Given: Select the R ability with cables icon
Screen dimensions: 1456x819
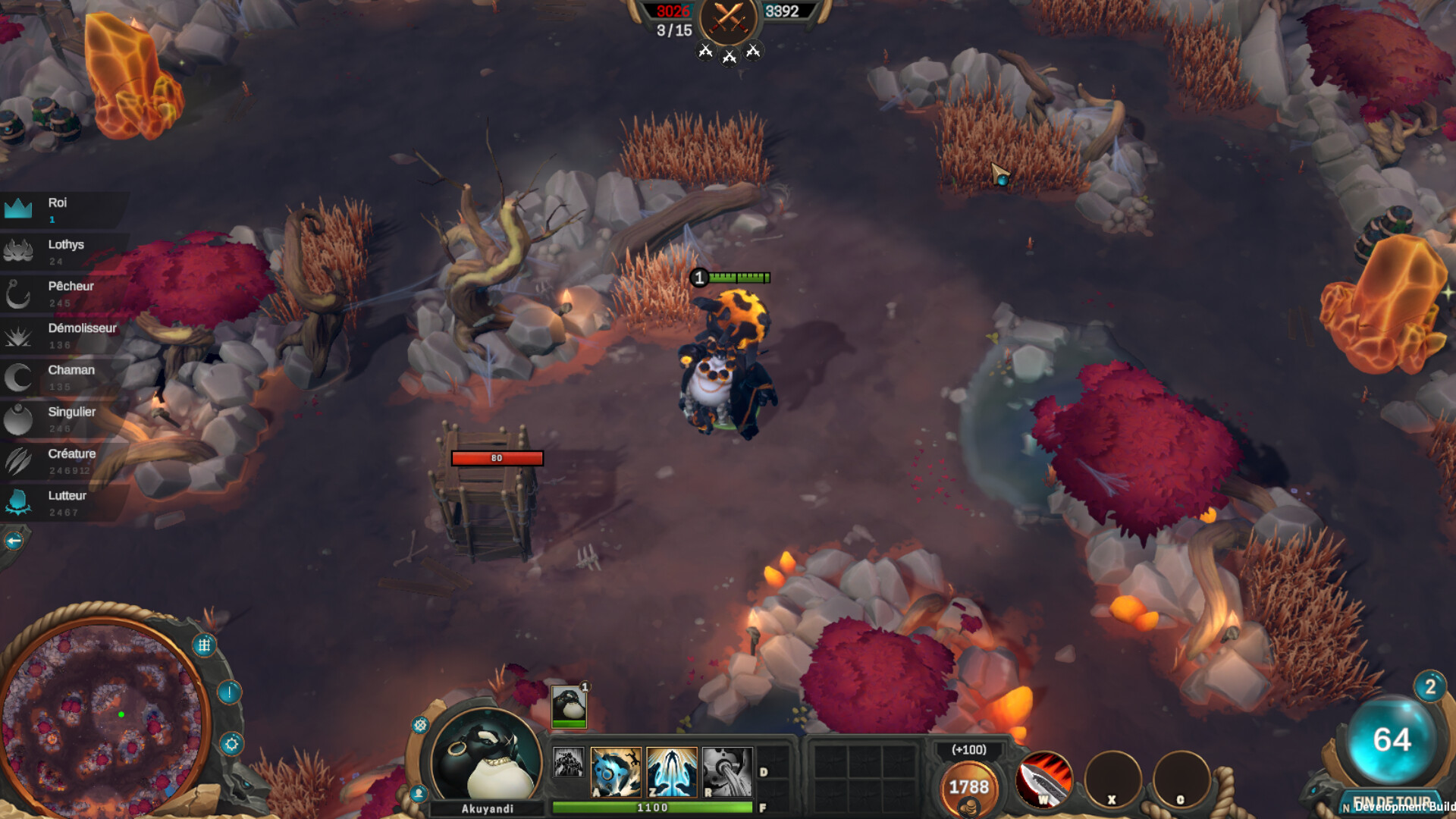Looking at the screenshot, I should point(726,773).
